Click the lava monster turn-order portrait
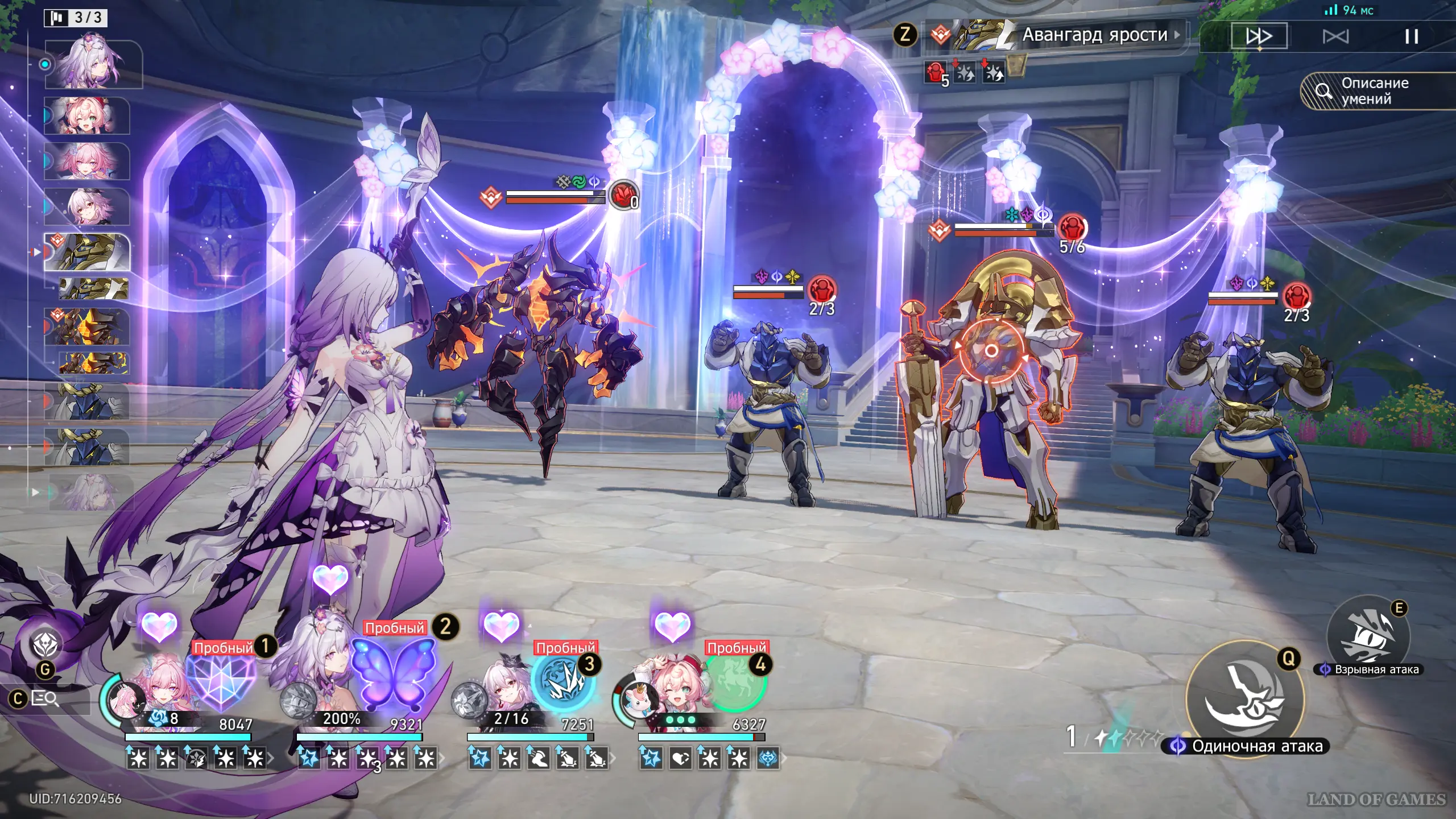The image size is (1456, 819). tap(88, 327)
